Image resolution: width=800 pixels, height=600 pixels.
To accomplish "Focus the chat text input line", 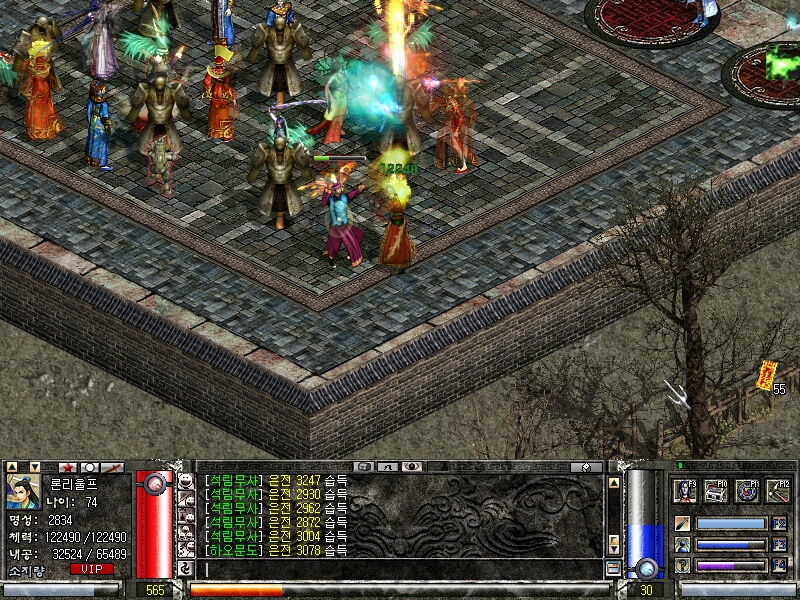I will coord(400,569).
